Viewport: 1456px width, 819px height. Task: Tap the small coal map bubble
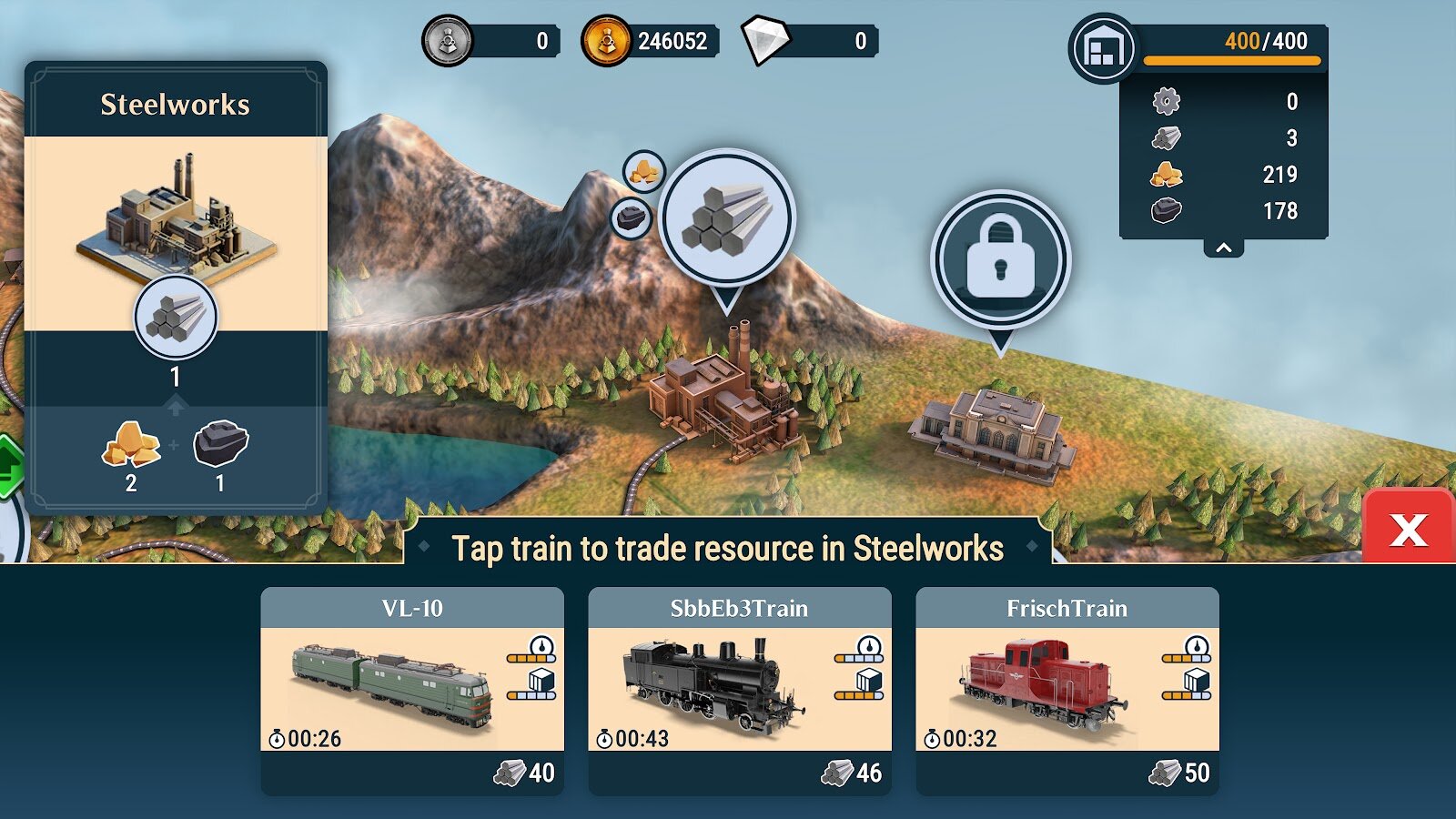point(631,218)
